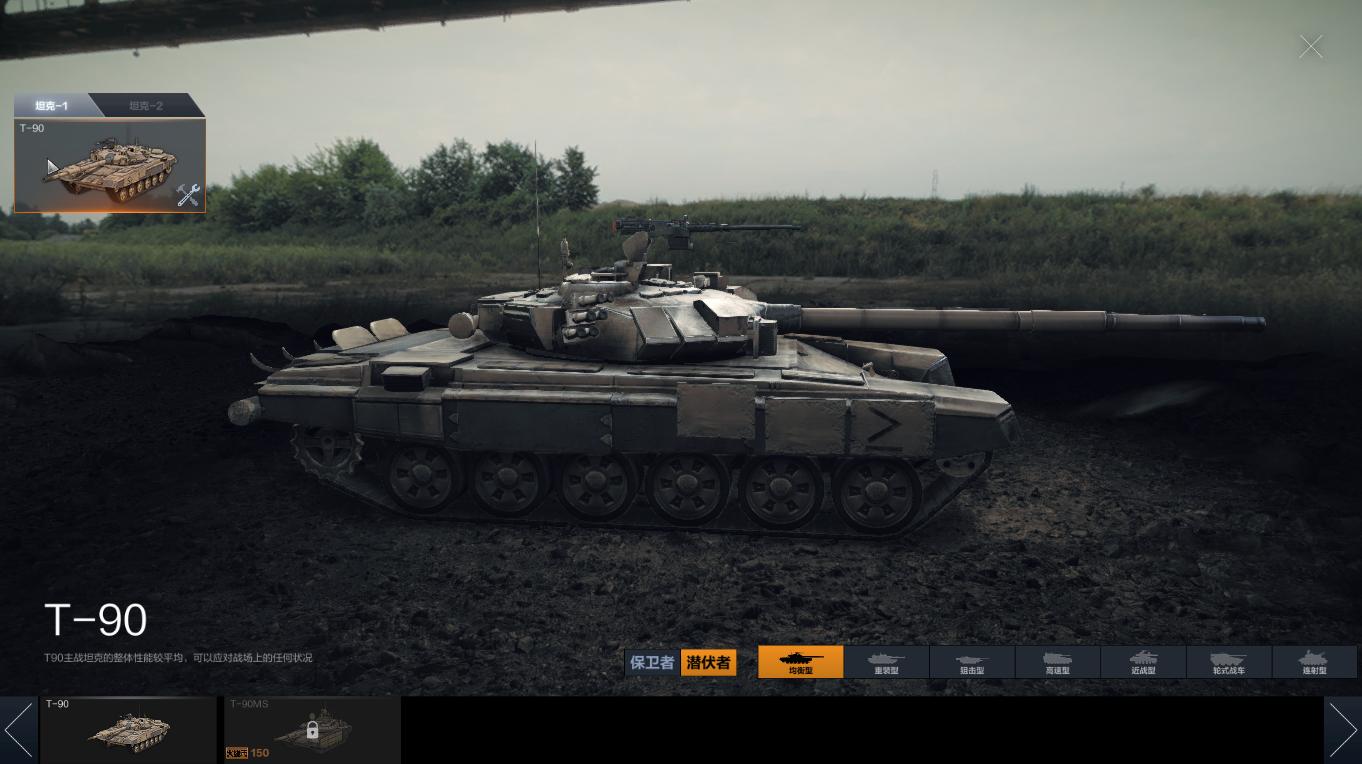Select the 狙击型 tank category
The image size is (1362, 764).
click(972, 662)
